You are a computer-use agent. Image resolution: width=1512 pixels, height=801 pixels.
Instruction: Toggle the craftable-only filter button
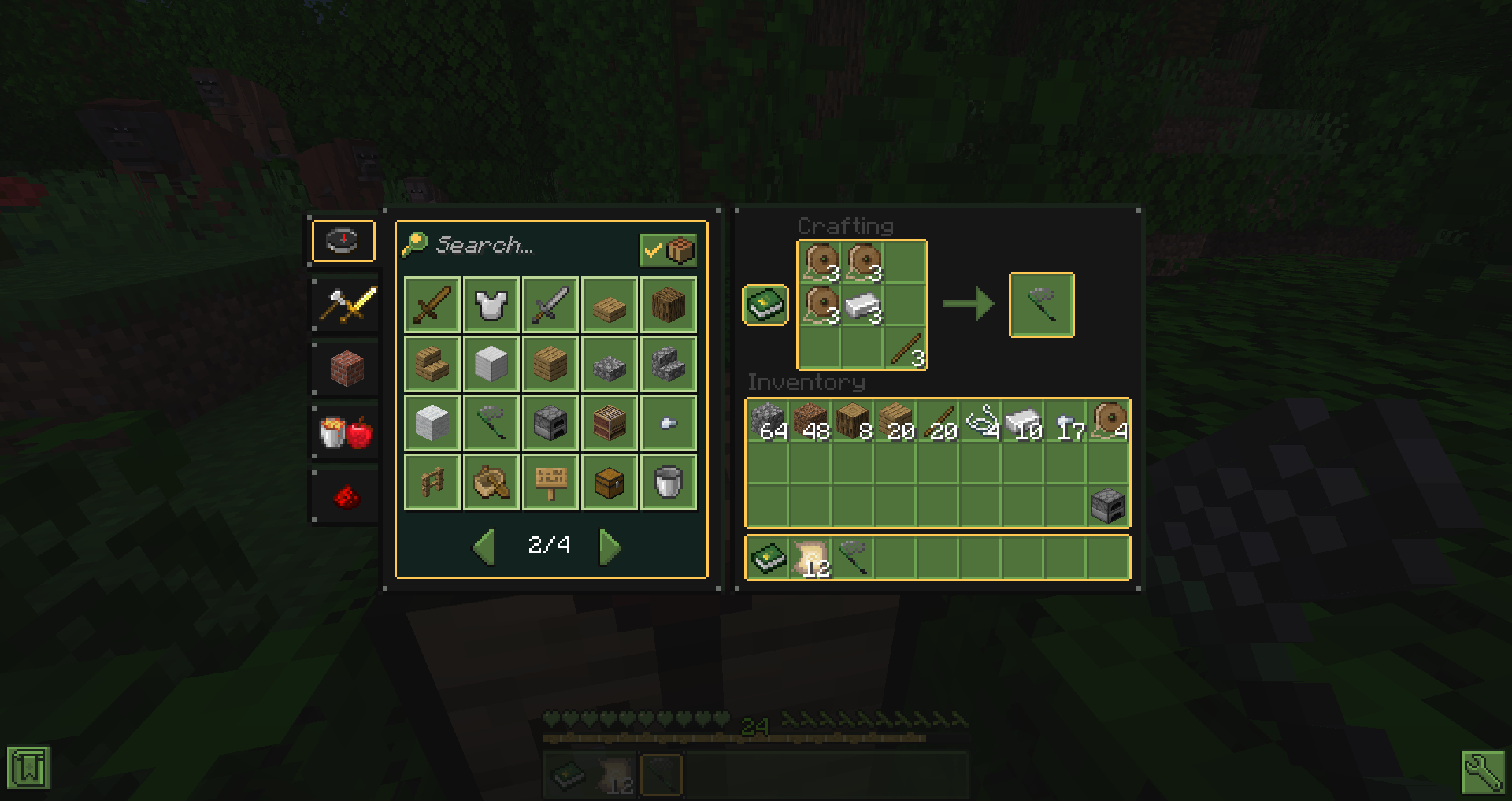(668, 250)
